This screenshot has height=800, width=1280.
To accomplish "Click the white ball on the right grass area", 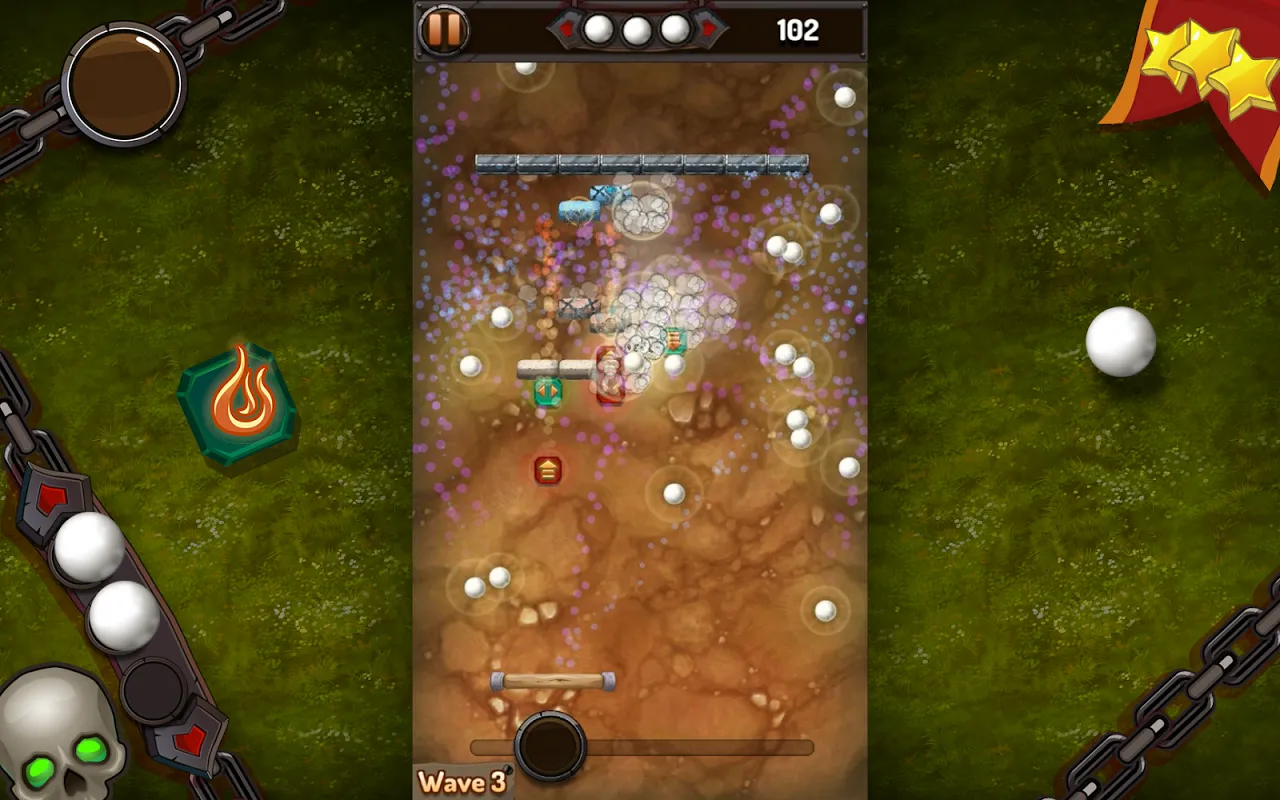I will click(1122, 343).
